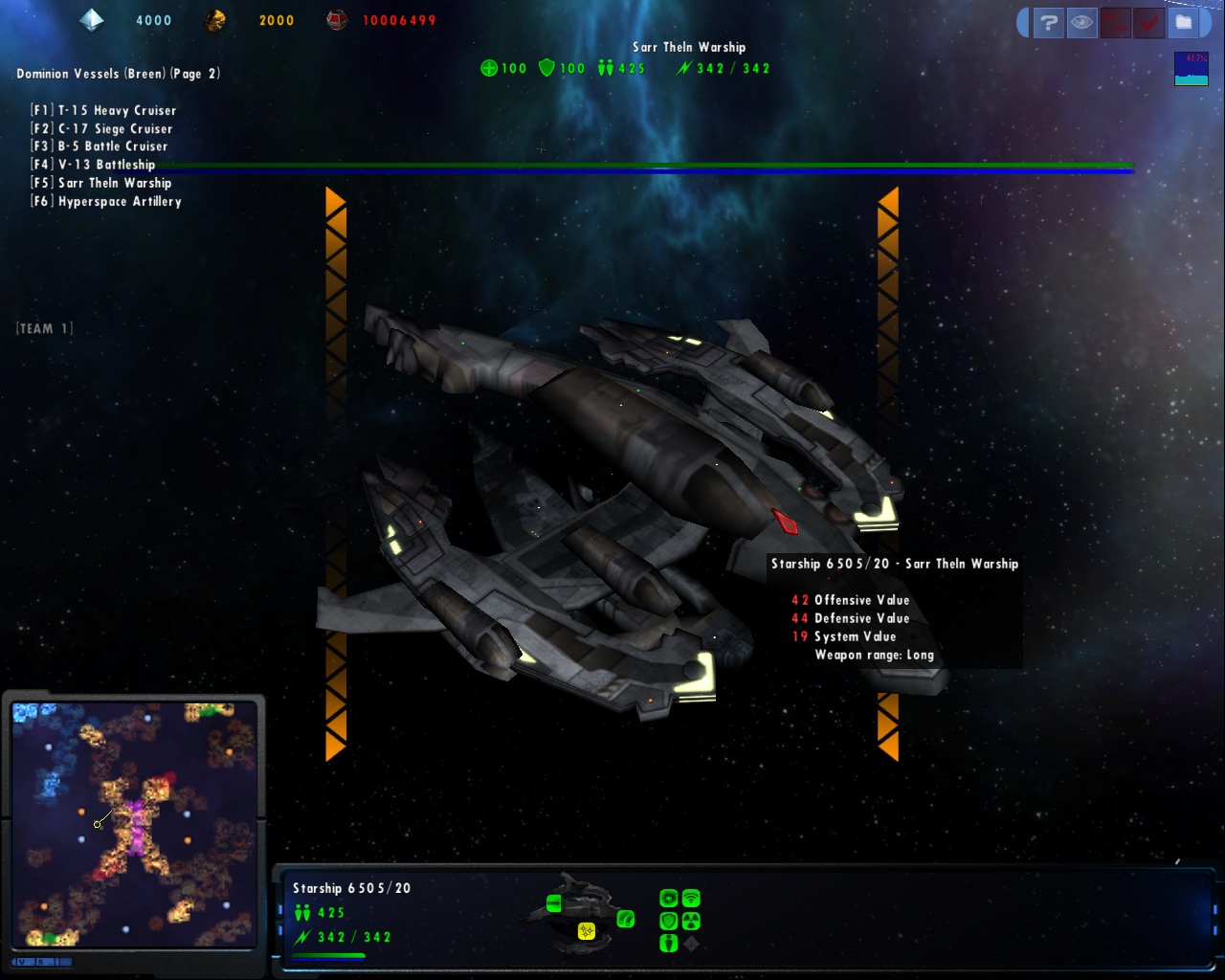
Task: Click the red checkmark button
Action: tap(1148, 23)
